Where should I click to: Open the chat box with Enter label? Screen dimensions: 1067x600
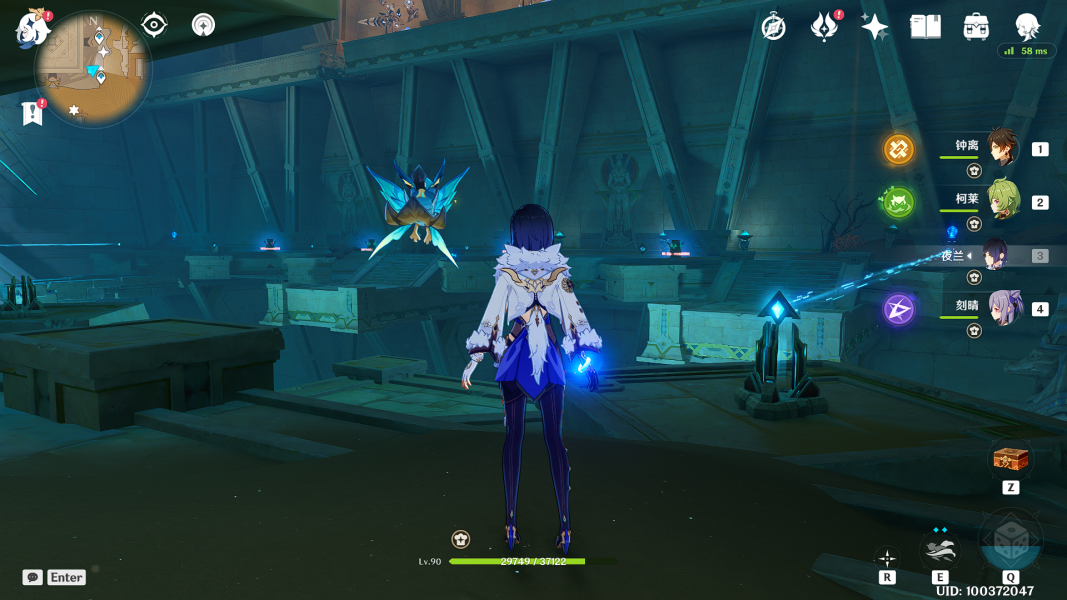(55, 577)
